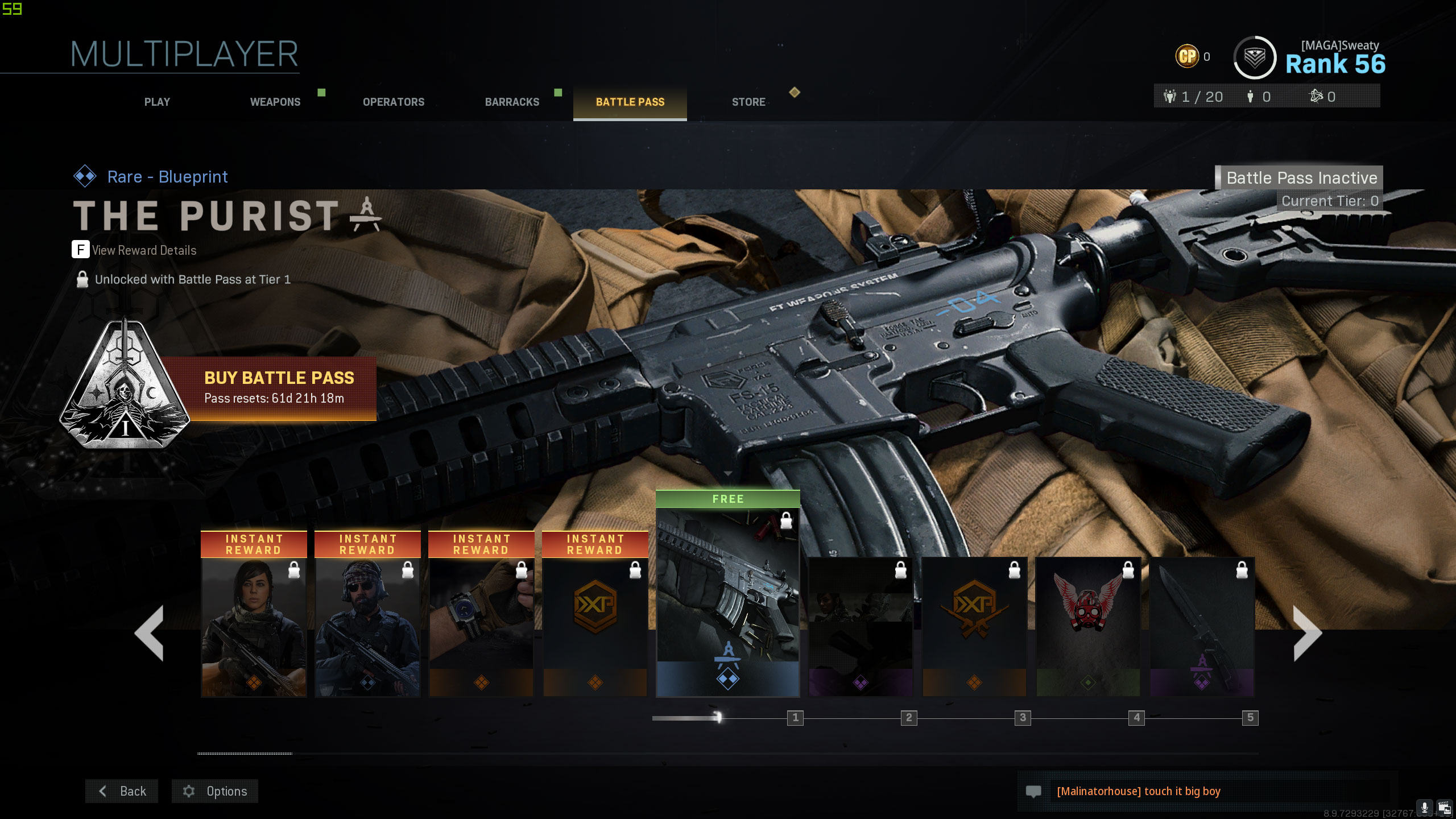Switch to the Weapons tab
Screen dimensions: 1456x819
point(275,102)
